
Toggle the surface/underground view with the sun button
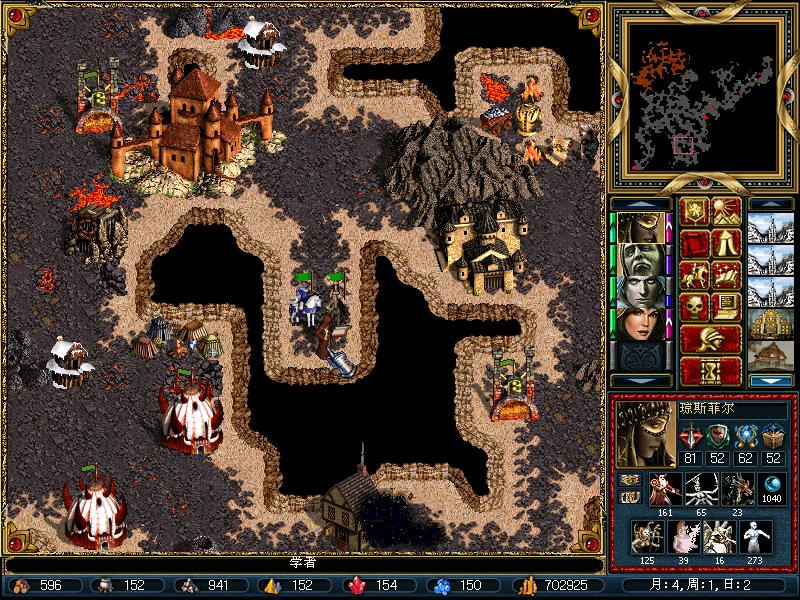(727, 211)
